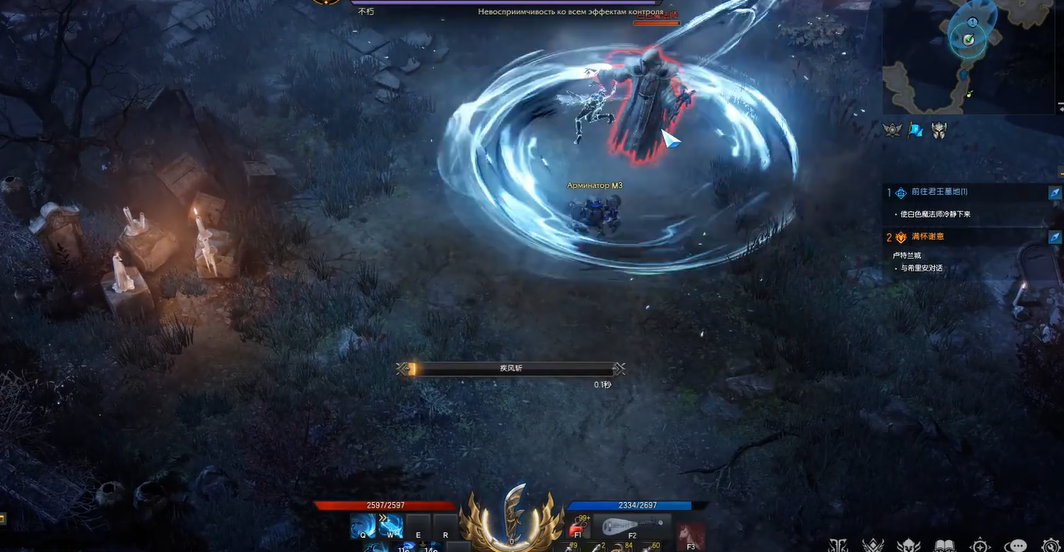Open the compass icon menu
The width and height of the screenshot is (1064, 552).
pos(980,546)
